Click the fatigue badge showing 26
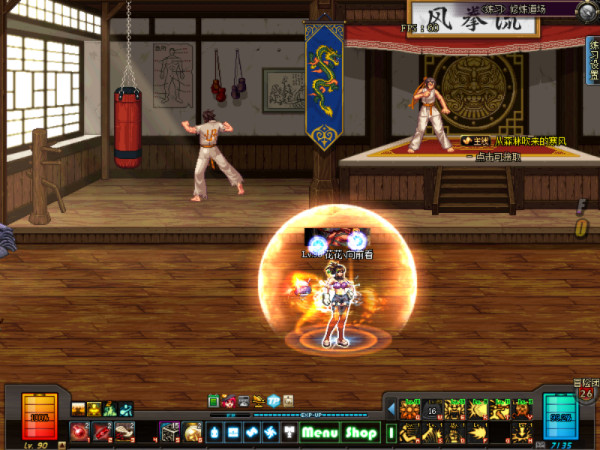 (x=586, y=392)
